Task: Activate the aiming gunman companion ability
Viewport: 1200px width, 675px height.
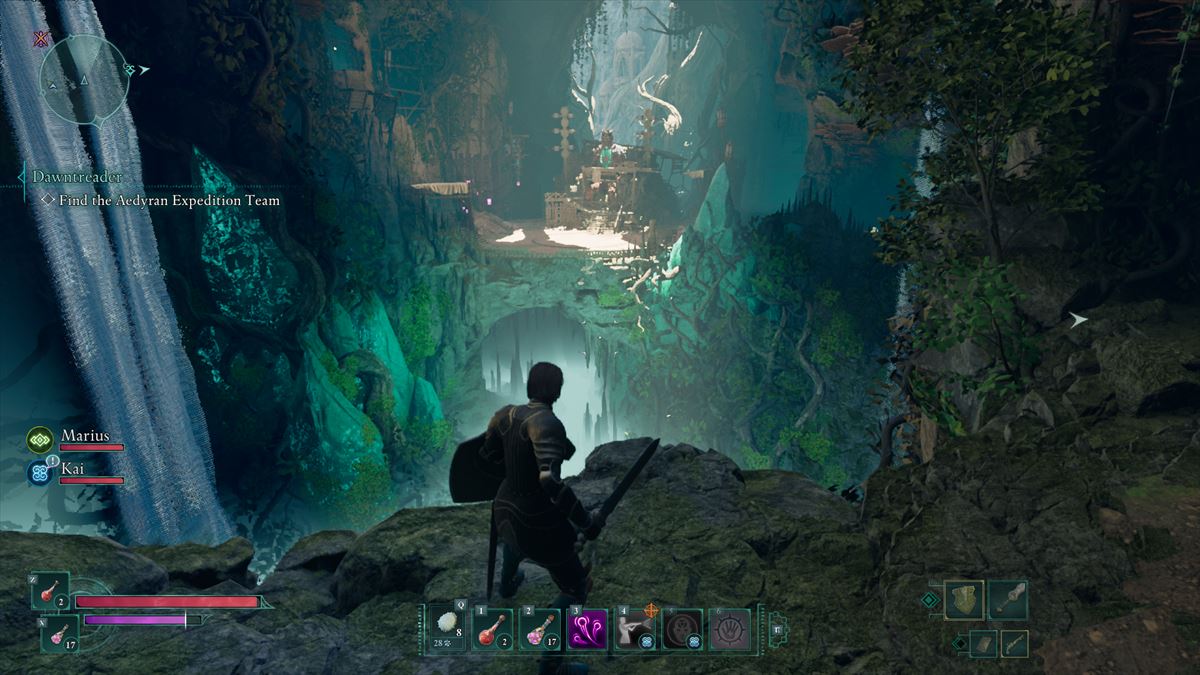Action: click(634, 630)
